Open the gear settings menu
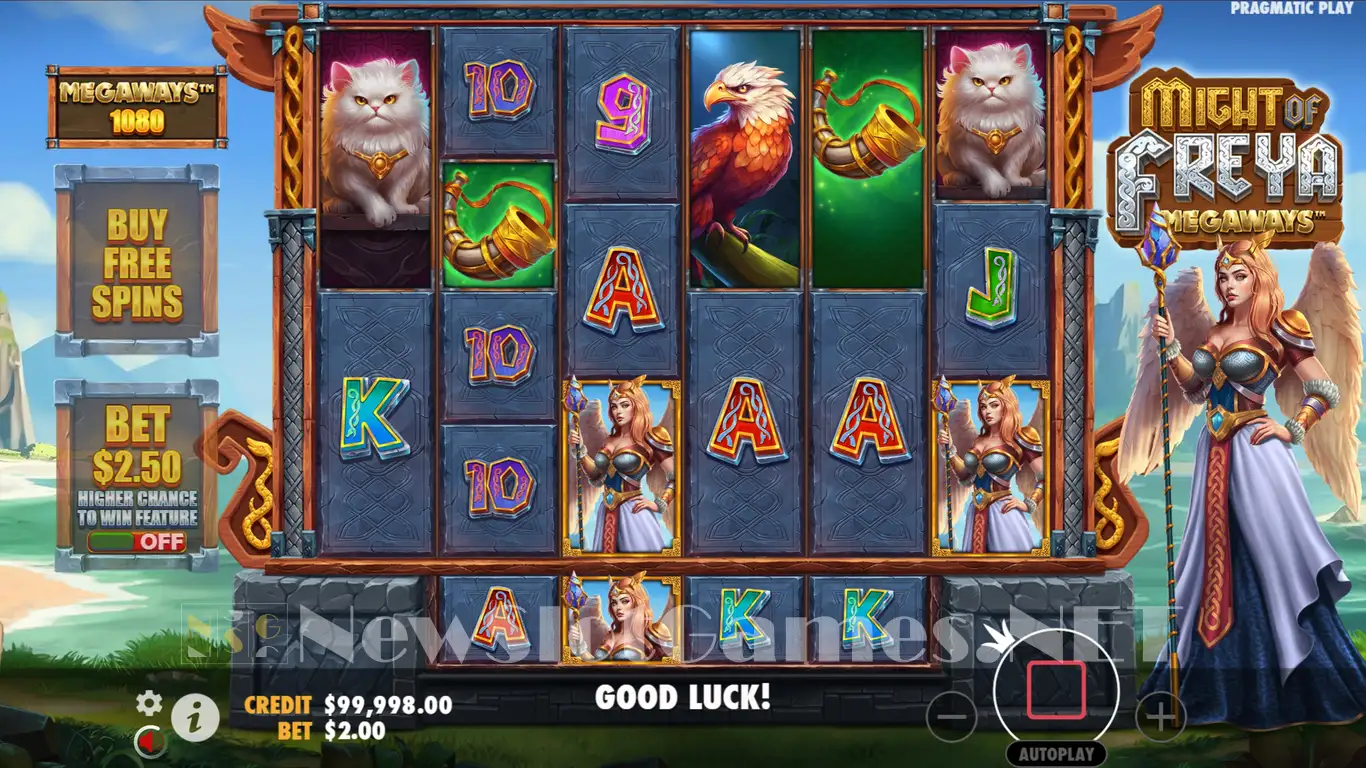1366x768 pixels. tap(149, 702)
